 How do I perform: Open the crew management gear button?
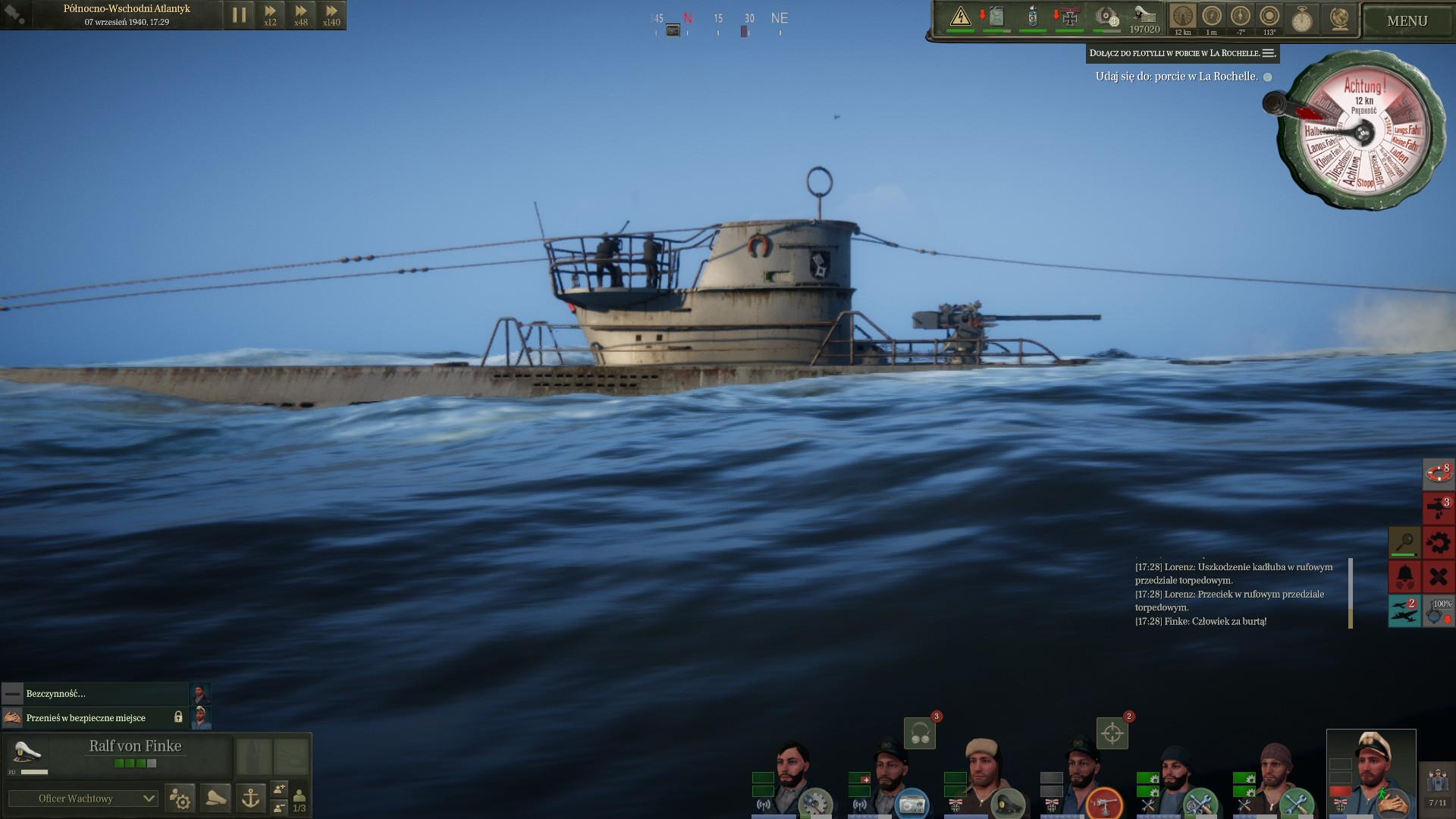point(180,798)
